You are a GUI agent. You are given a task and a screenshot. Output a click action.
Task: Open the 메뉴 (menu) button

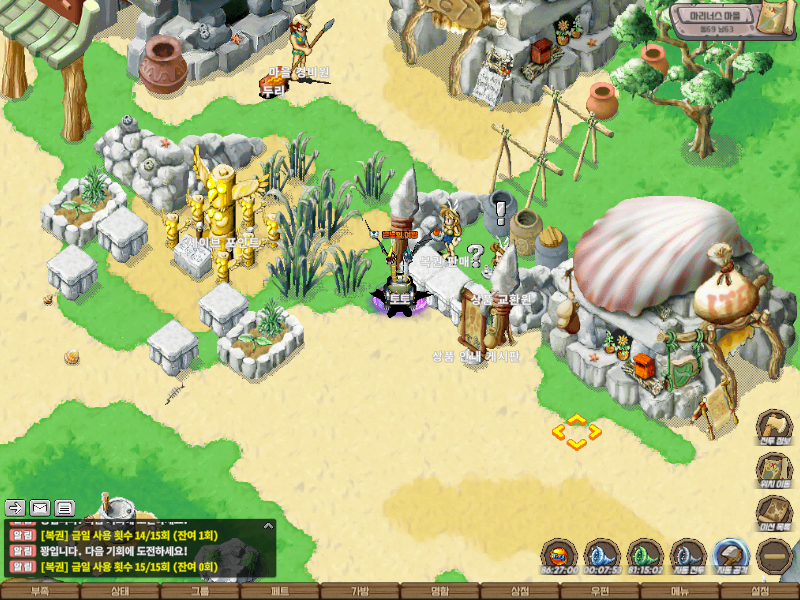[680, 591]
